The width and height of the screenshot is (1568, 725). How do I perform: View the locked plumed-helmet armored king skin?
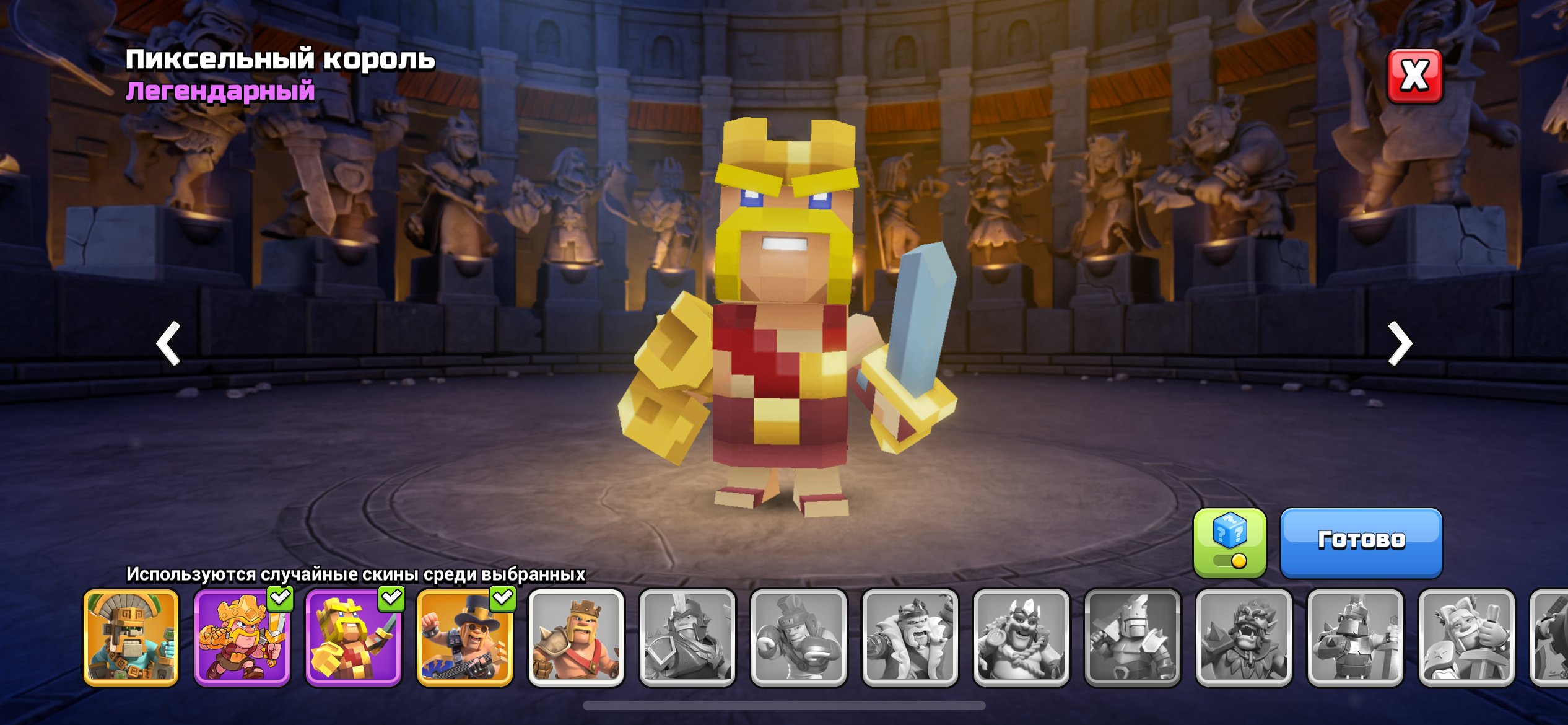687,638
